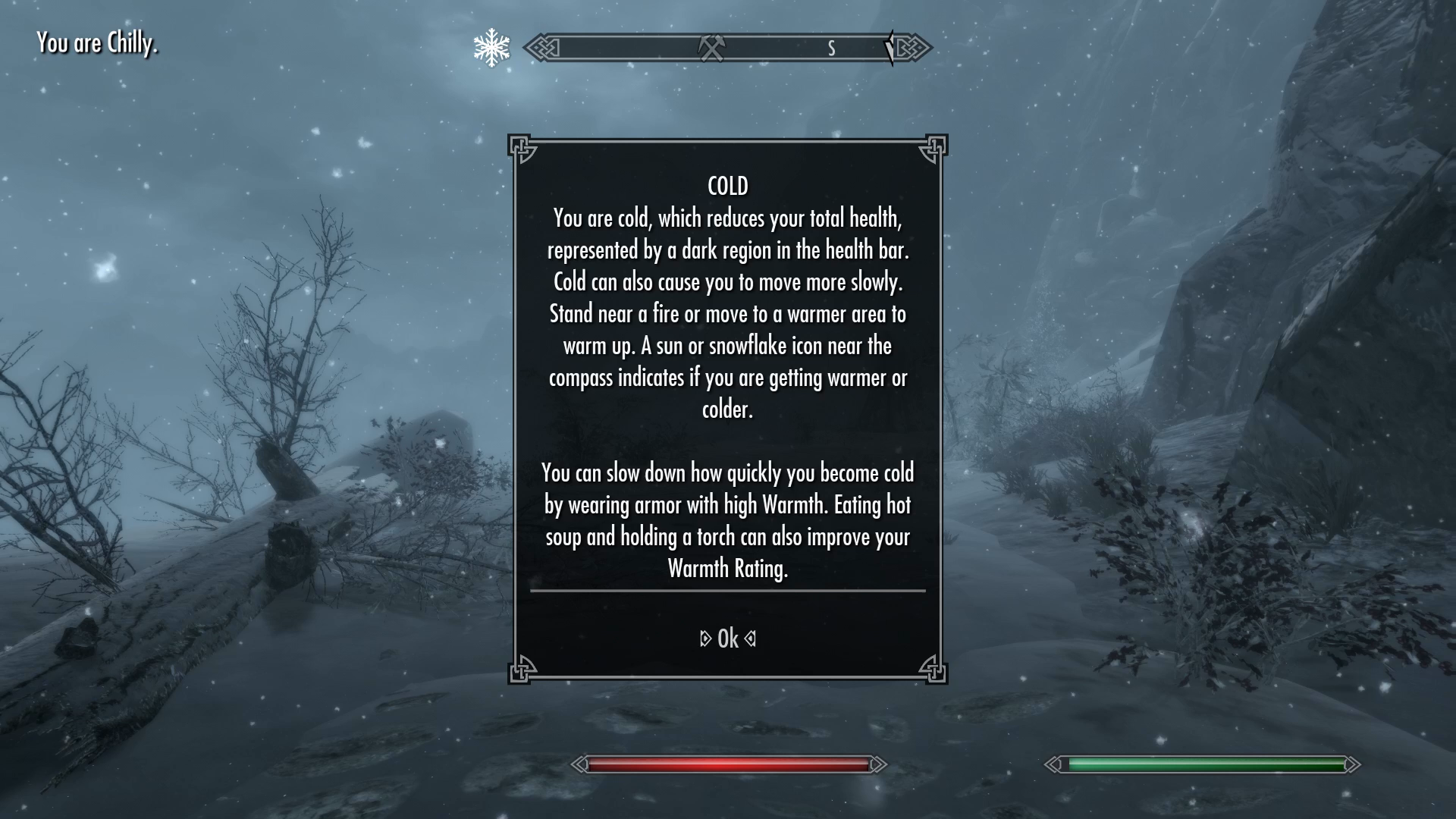Click the 'You are Chilly' notification text

(99, 43)
